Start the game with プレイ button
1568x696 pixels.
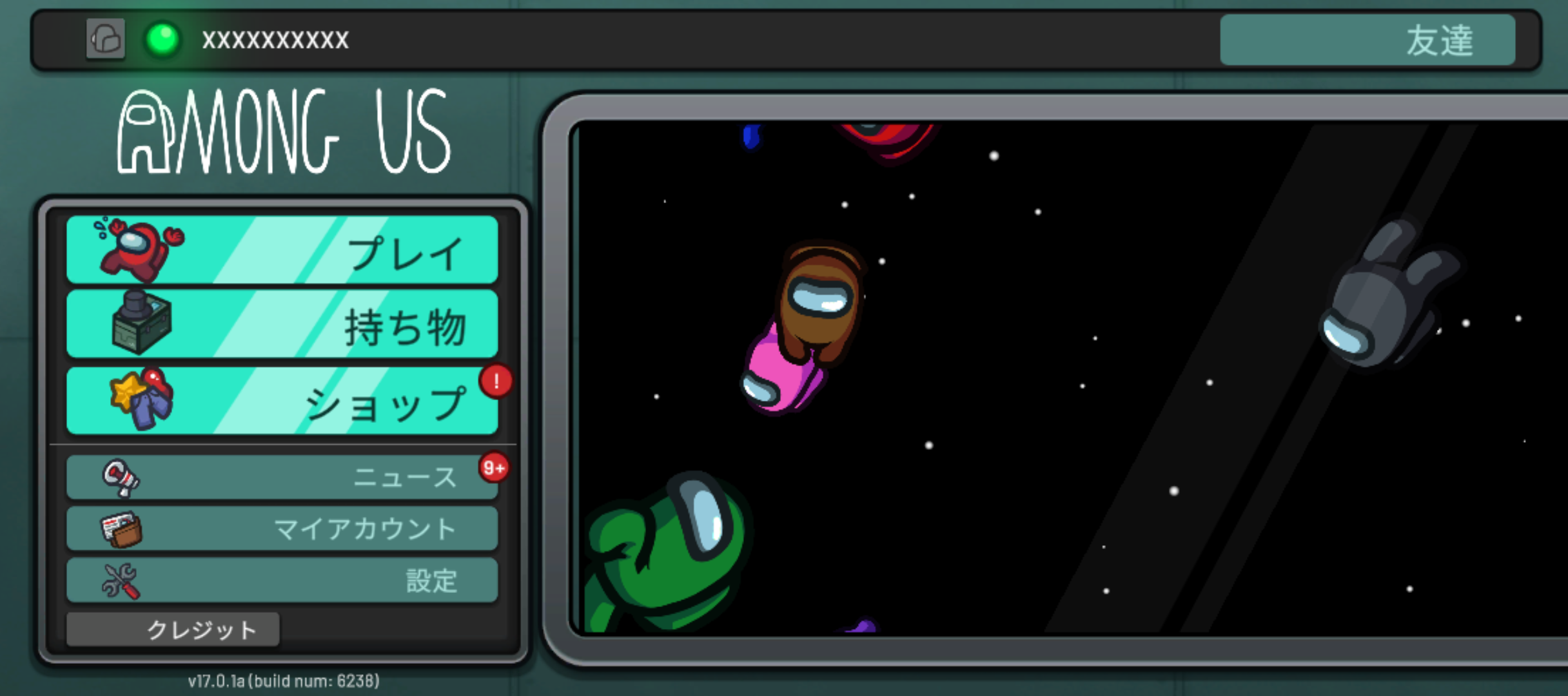282,250
